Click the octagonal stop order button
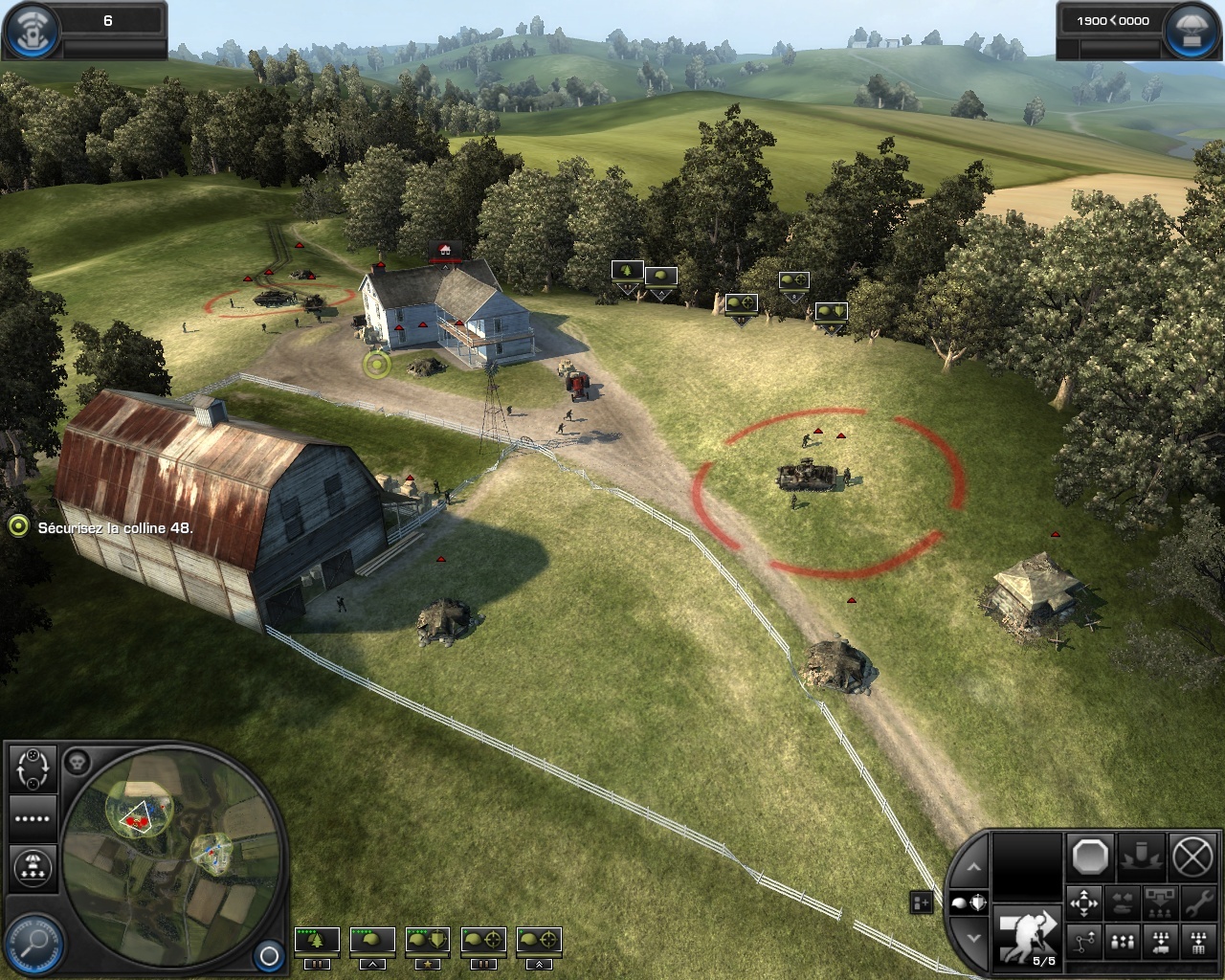Viewport: 1225px width, 980px height. (1090, 857)
